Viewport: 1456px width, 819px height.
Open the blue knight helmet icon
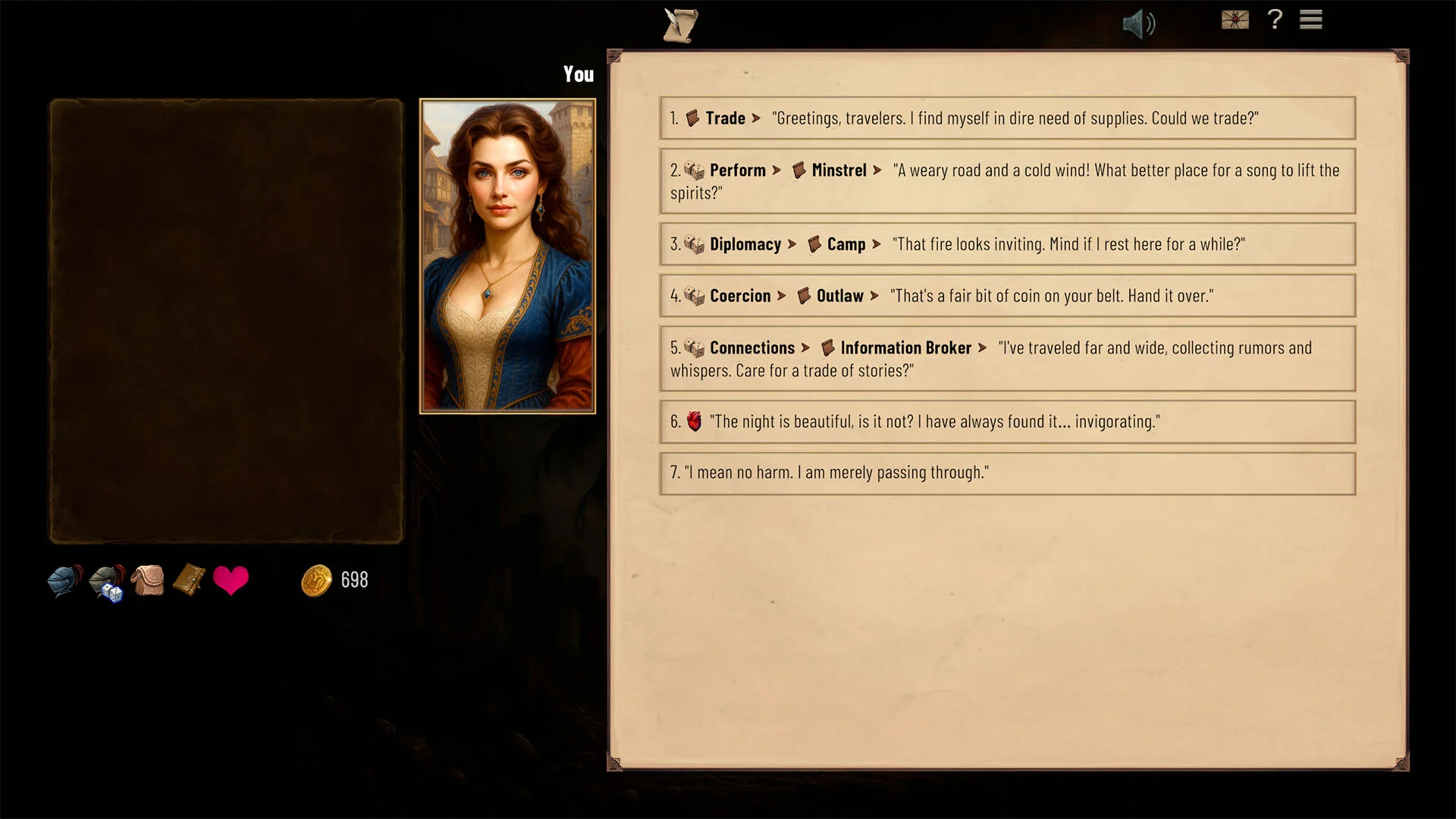pos(64,582)
